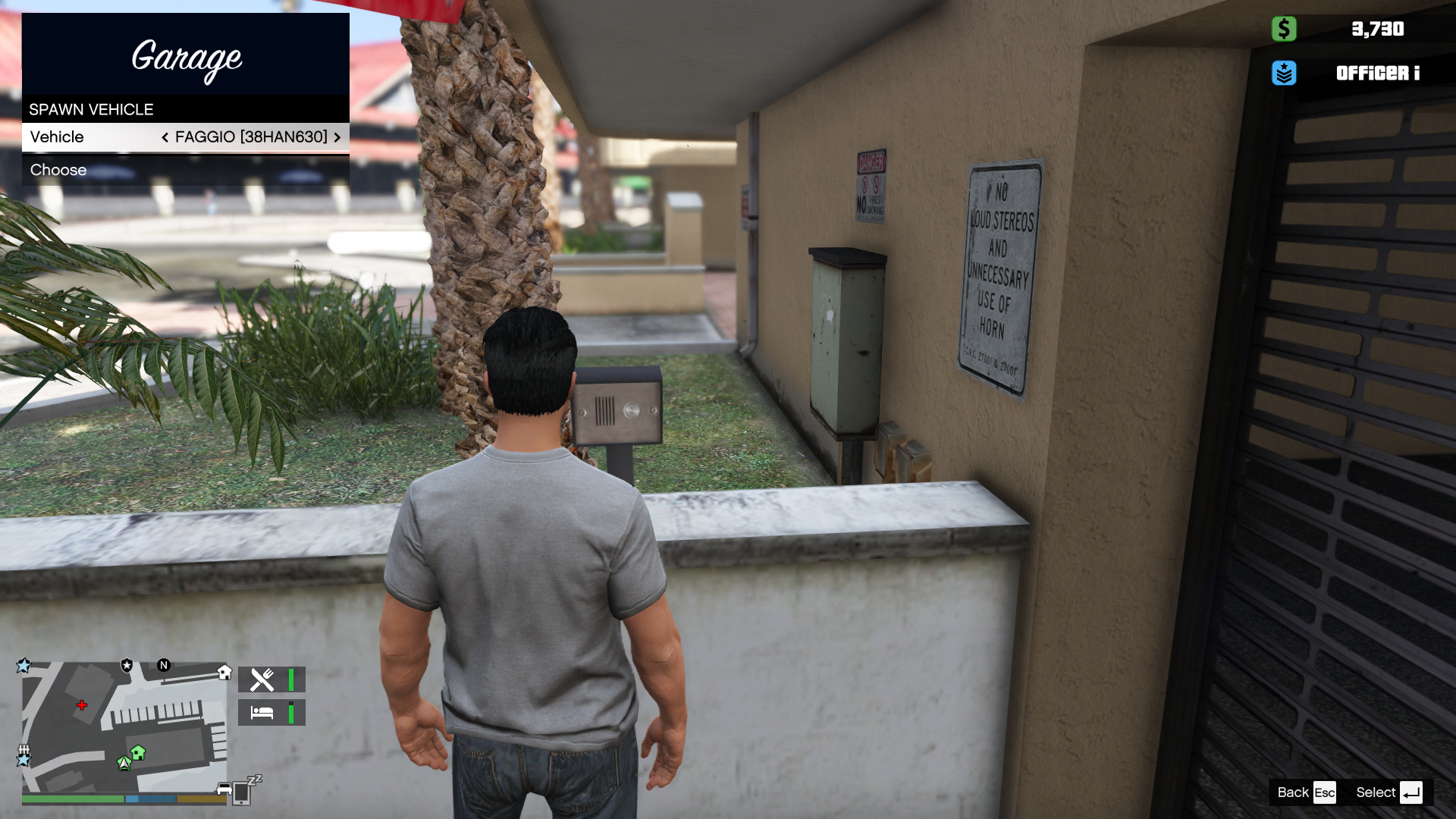Click the blue Officer rank badge icon
The image size is (1456, 819).
pyautogui.click(x=1284, y=73)
